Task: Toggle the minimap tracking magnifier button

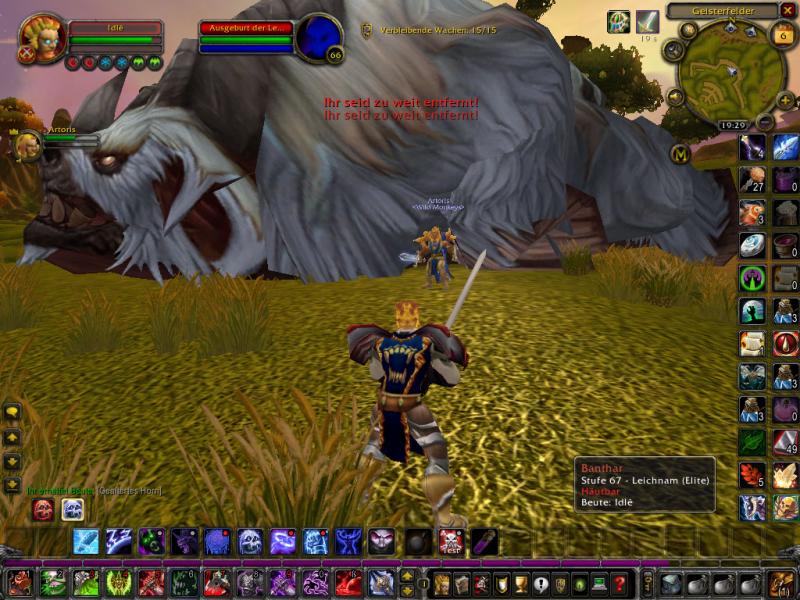Action: tap(672, 49)
